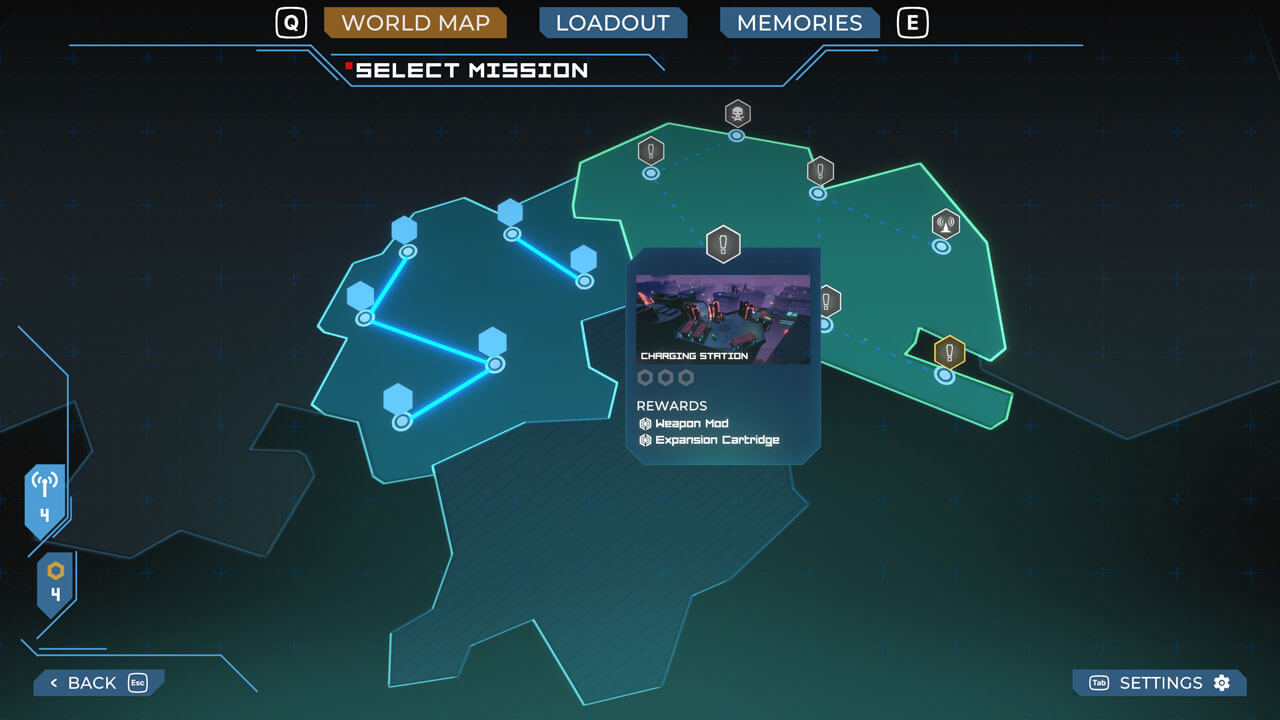
Task: Switch to the World Map tab
Action: (x=415, y=23)
